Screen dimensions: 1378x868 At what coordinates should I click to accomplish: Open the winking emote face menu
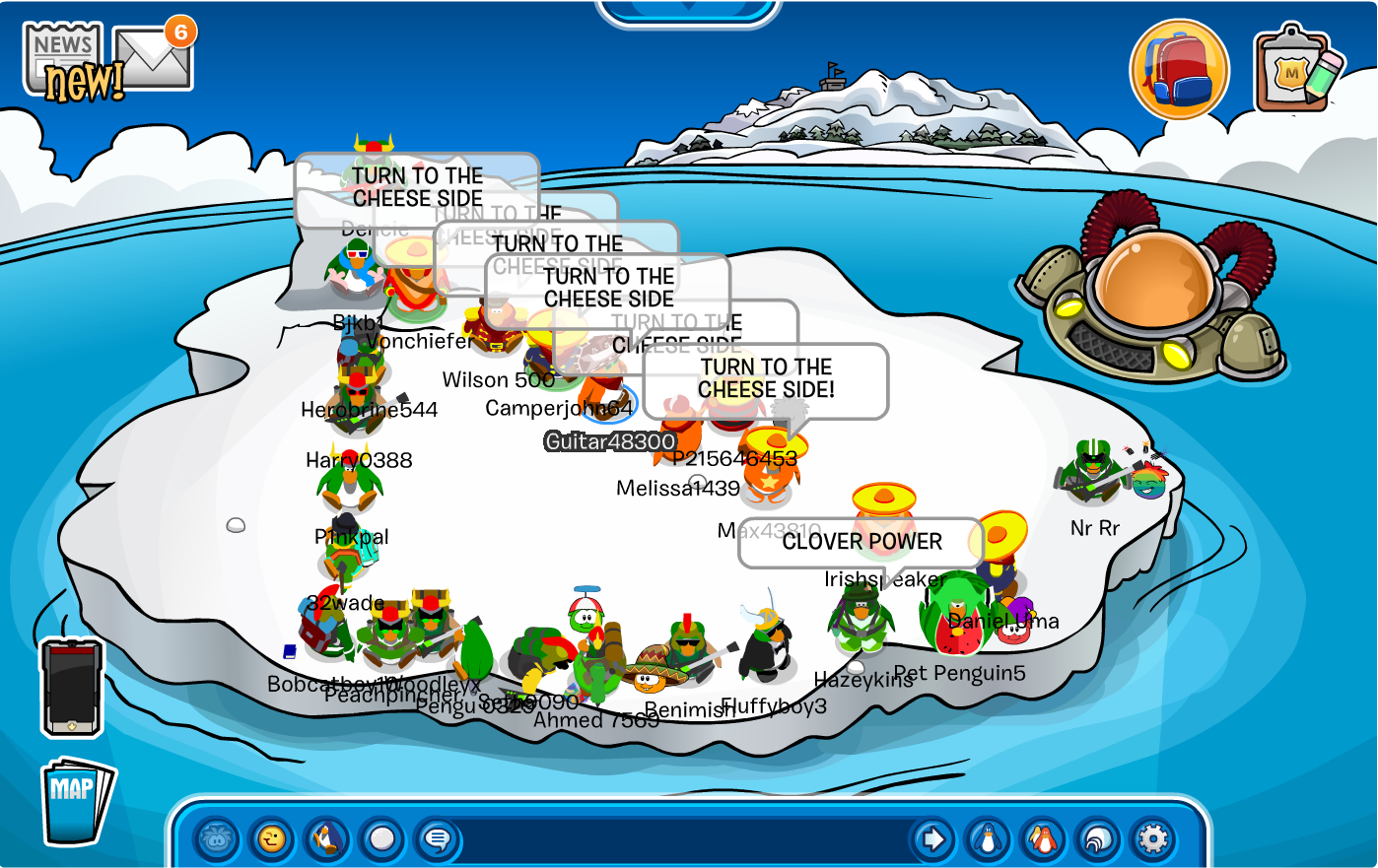(x=272, y=839)
